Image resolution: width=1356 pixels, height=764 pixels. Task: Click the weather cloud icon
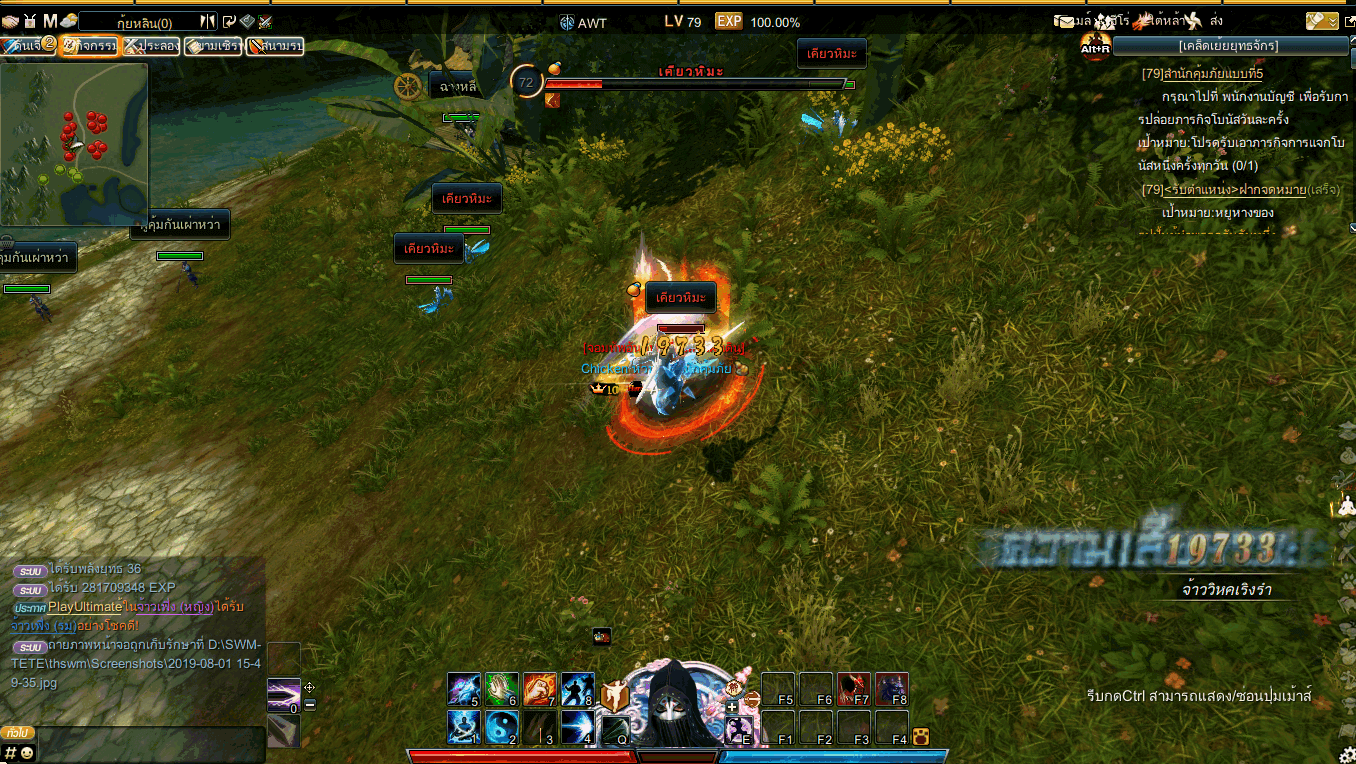tap(70, 21)
